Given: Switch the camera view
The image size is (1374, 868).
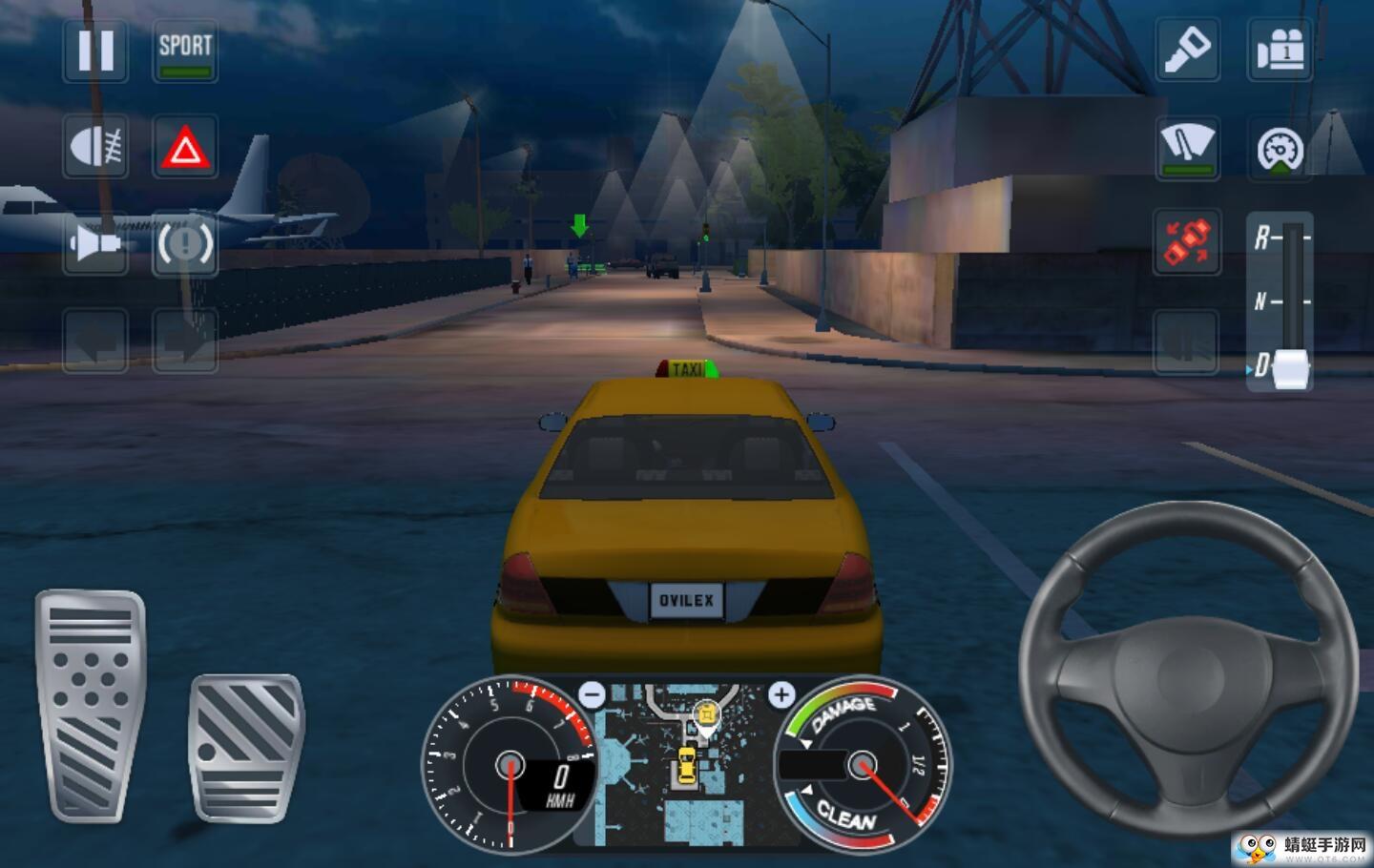Looking at the screenshot, I should coord(1280,50).
